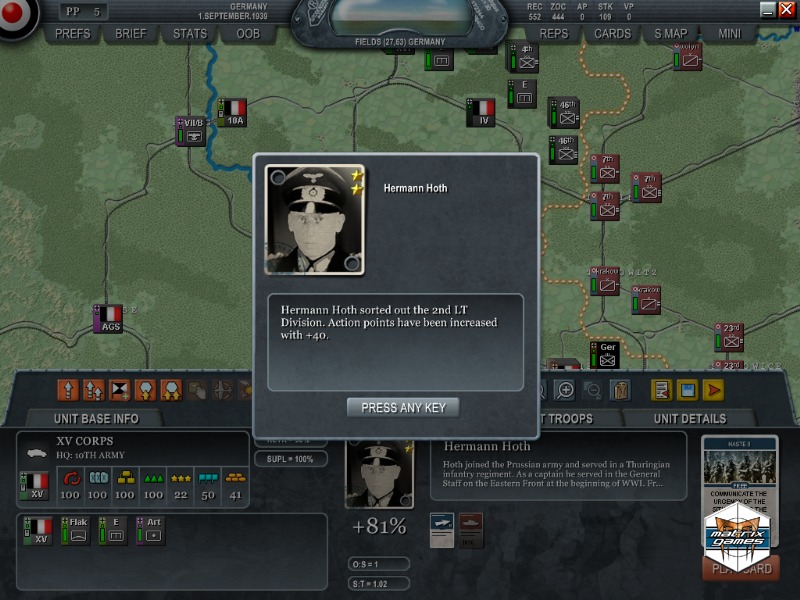
Task: Dismiss the Hermann Hoth message with Press Any Key
Action: [403, 407]
